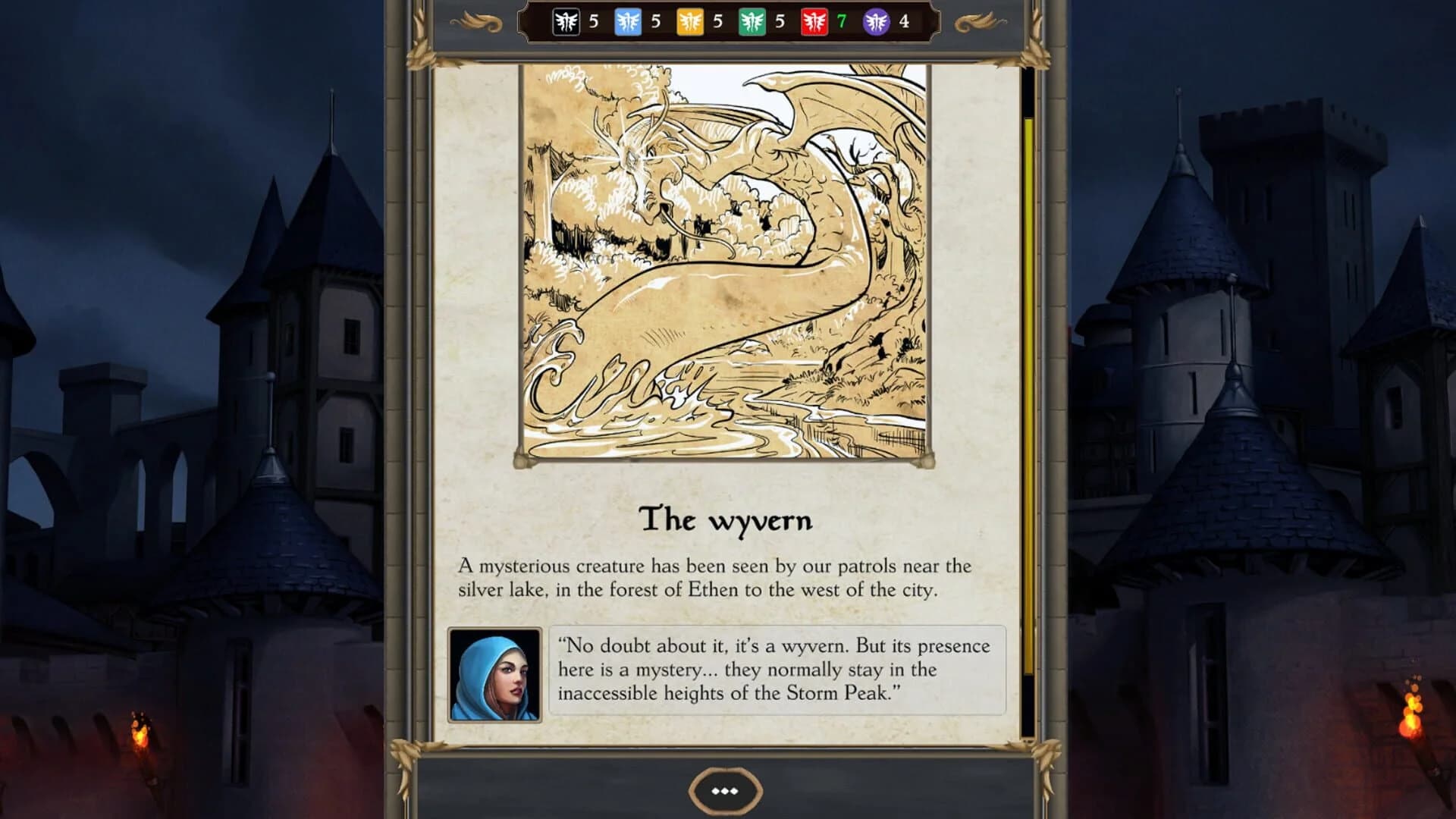Image resolution: width=1456 pixels, height=819 pixels.
Task: Click the silver lake description paragraph
Action: tap(713, 576)
